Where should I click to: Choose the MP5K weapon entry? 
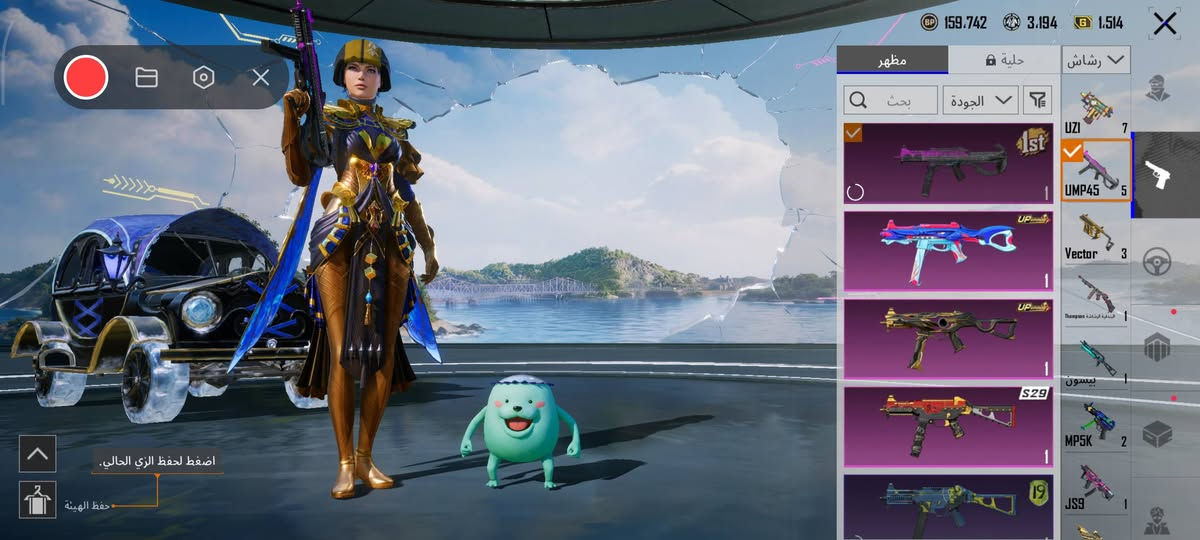1096,424
